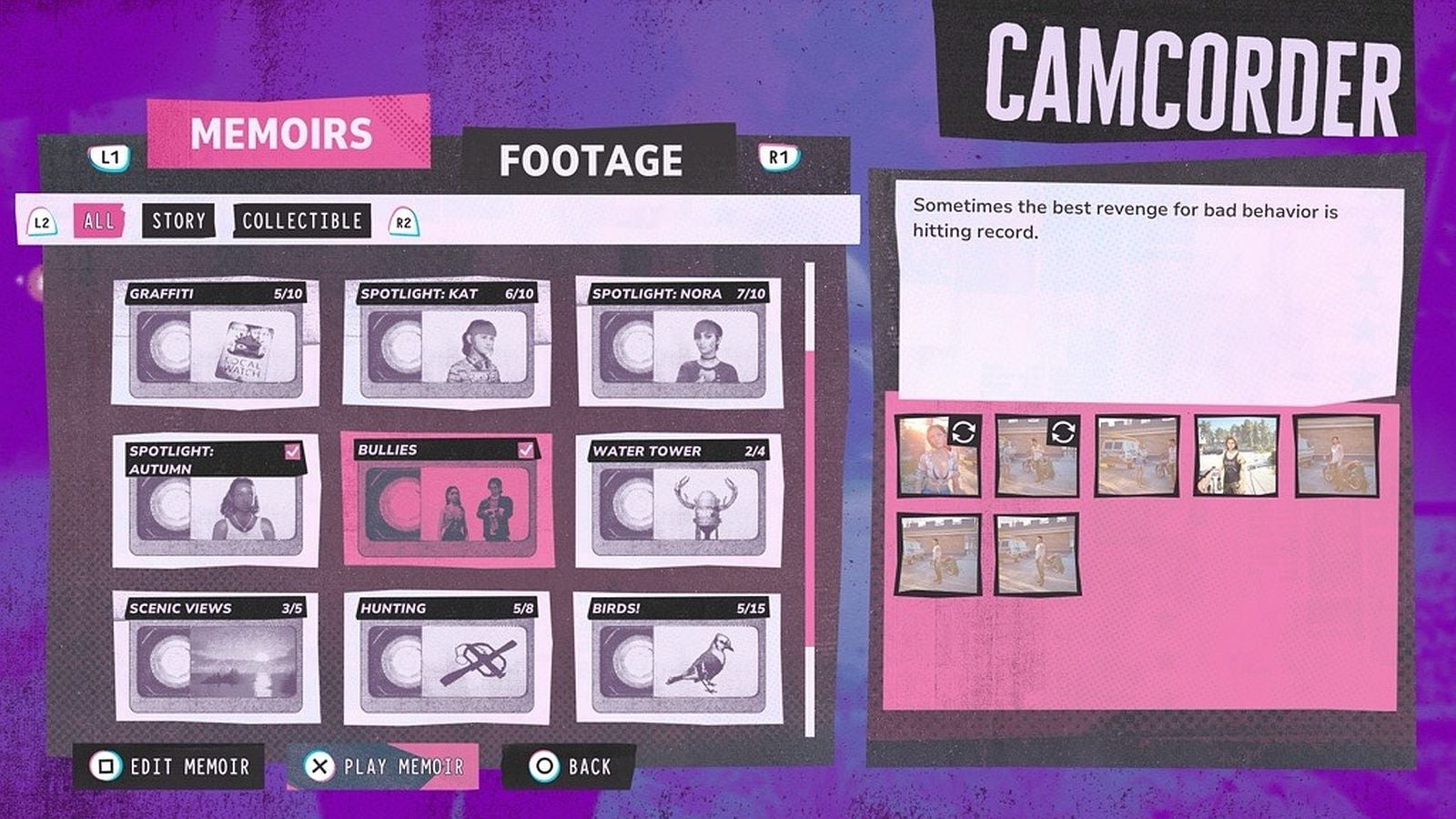
Task: Click the R1 shoulder button icon
Action: click(778, 157)
